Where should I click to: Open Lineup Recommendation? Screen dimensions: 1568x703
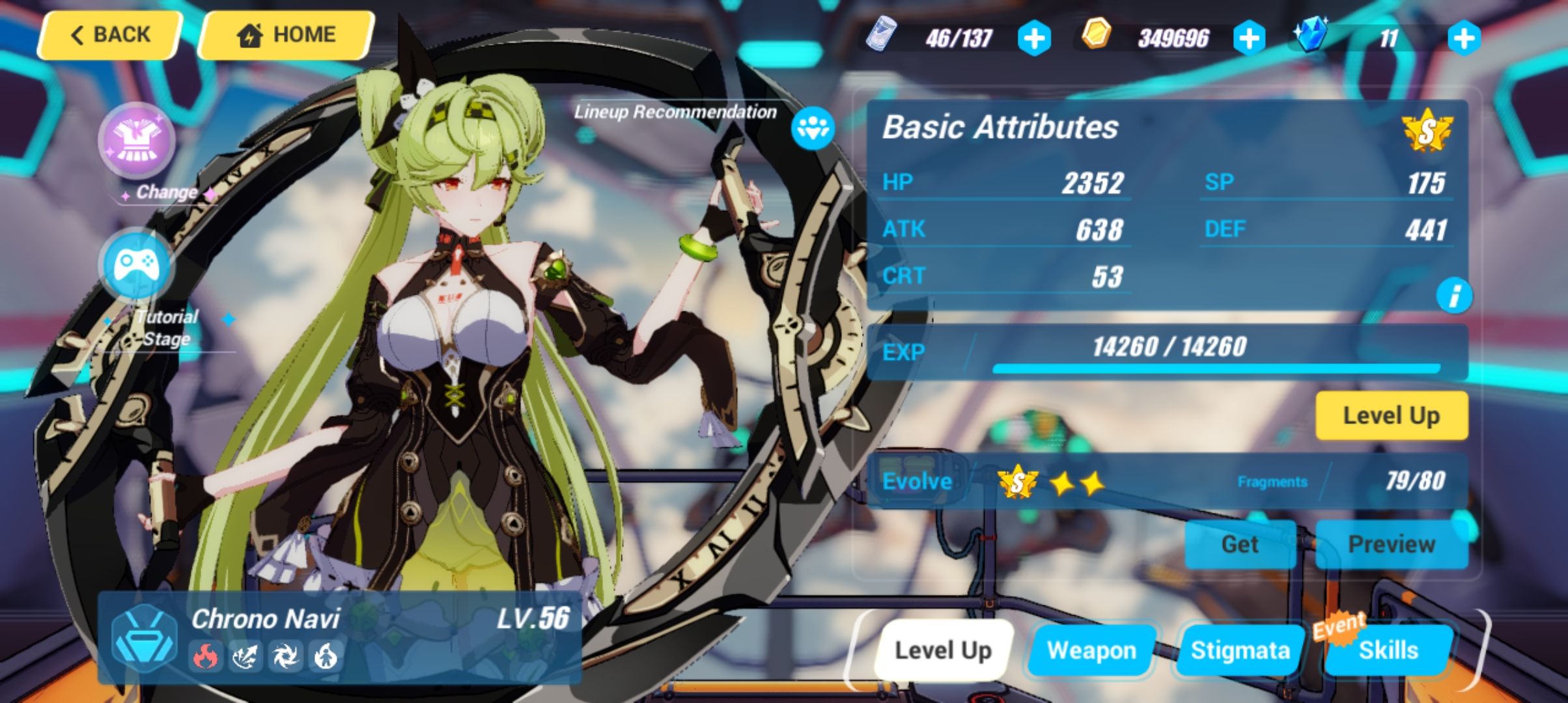(x=811, y=128)
